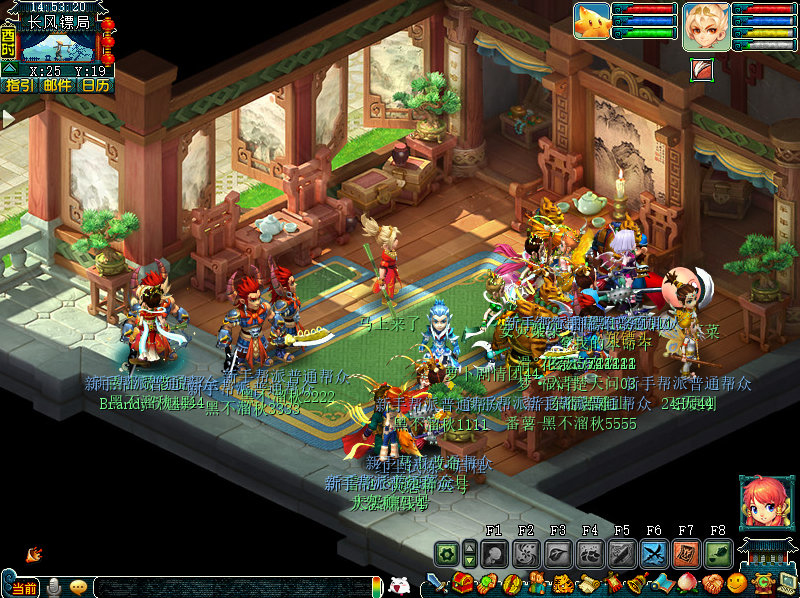
Task: Use the F8 green teapot skill
Action: [718, 553]
